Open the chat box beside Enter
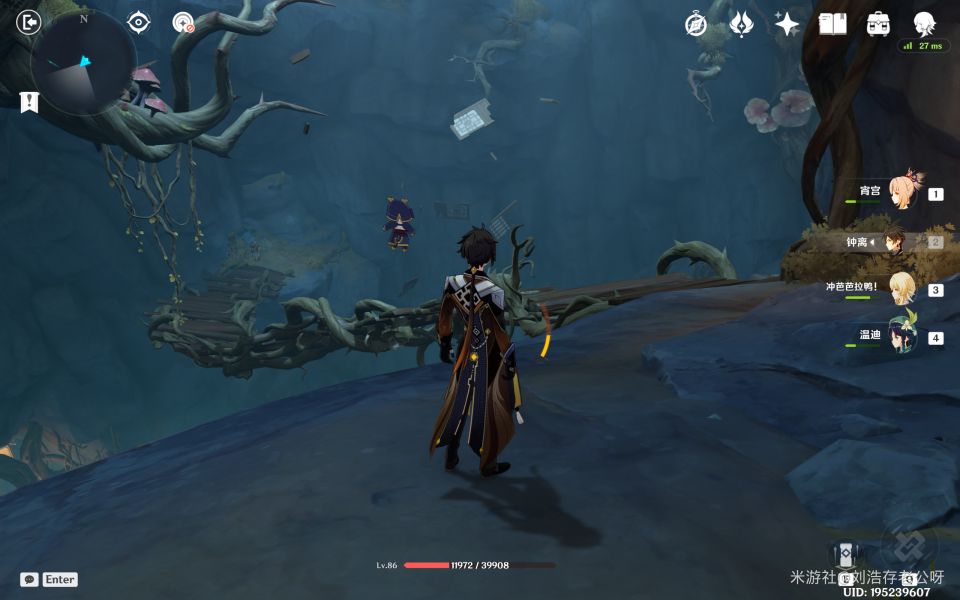Viewport: 960px width, 600px height. [x=29, y=579]
